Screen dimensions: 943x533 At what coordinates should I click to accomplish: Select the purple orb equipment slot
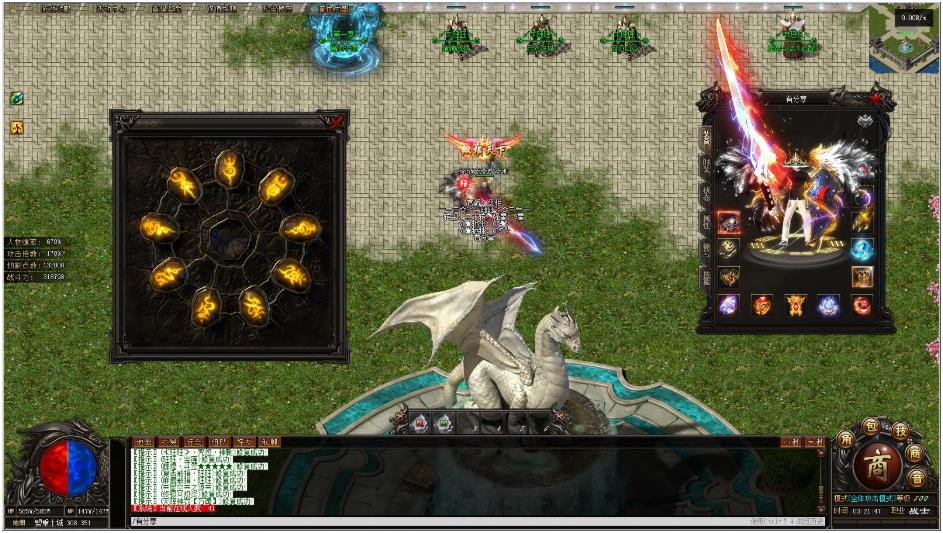729,305
